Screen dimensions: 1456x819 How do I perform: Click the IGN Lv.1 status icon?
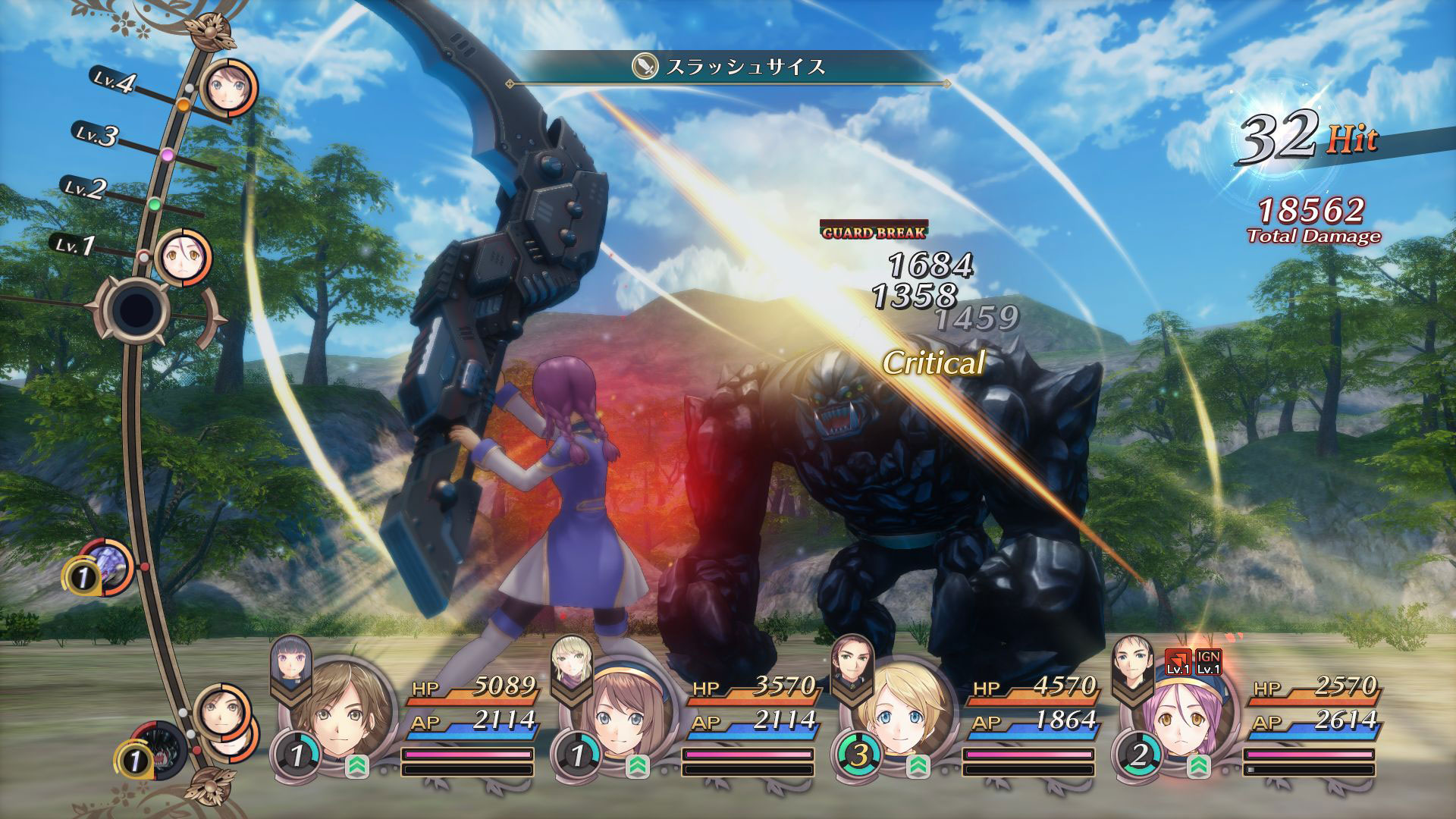point(1208,663)
